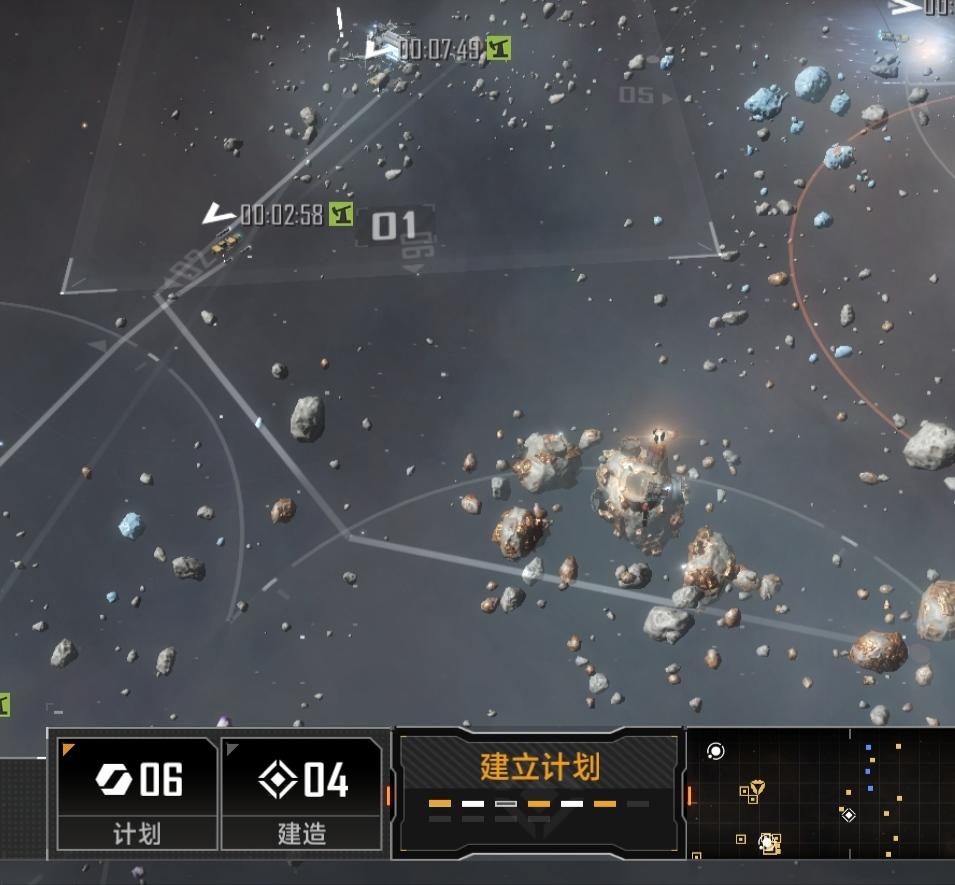Viewport: 955px width, 885px height.
Task: Select the fleet marker with timer 00:07:49
Action: click(381, 48)
